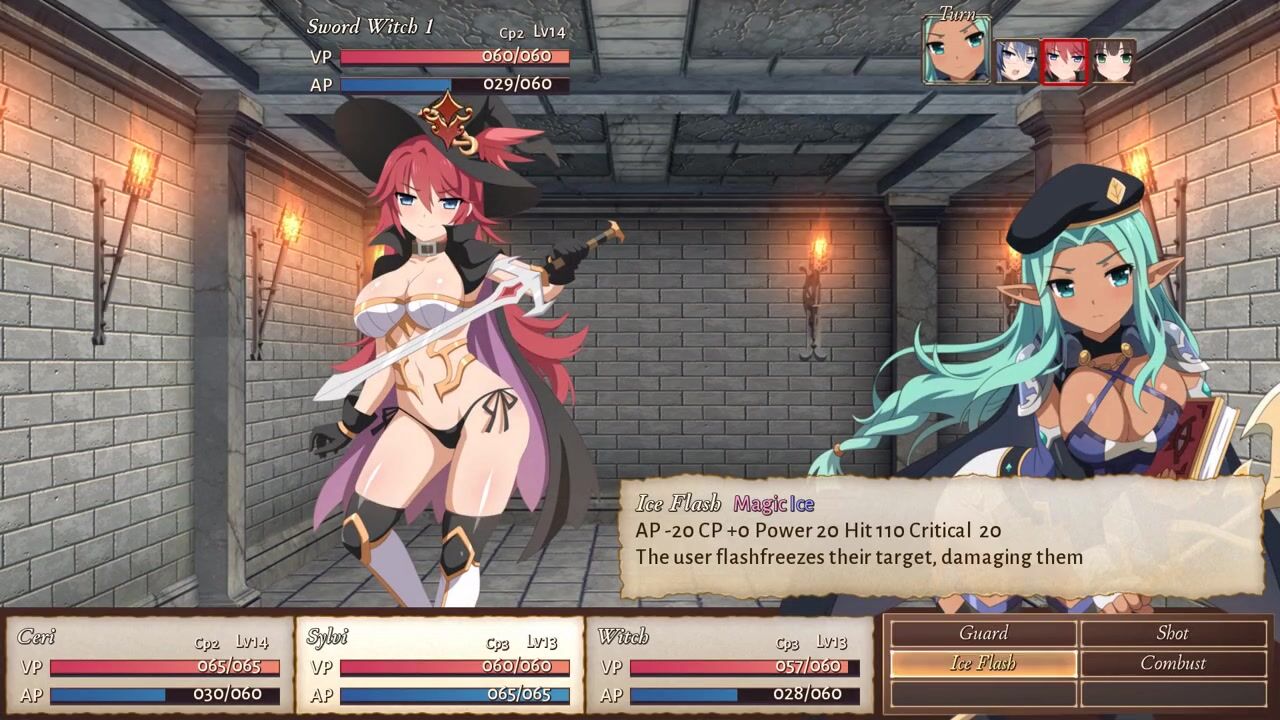Select Sylvi's party status panel
Viewport: 1280px width, 720px height.
coord(439,665)
